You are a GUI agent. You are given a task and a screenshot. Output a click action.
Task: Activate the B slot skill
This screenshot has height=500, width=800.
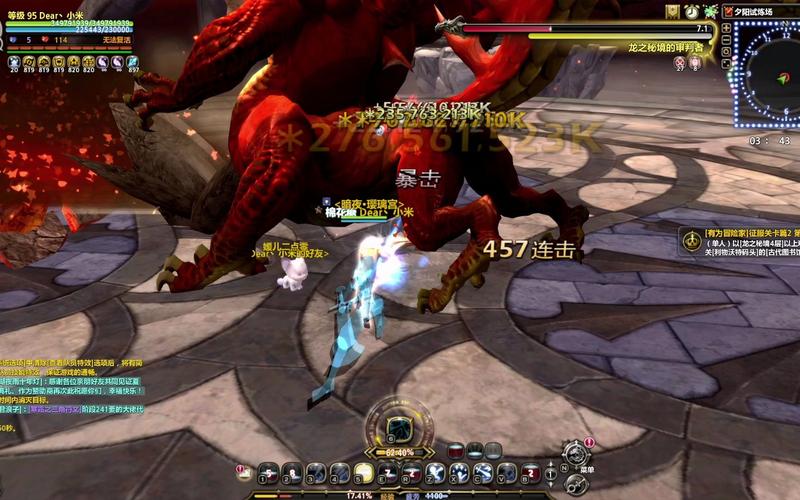[x=531, y=472]
